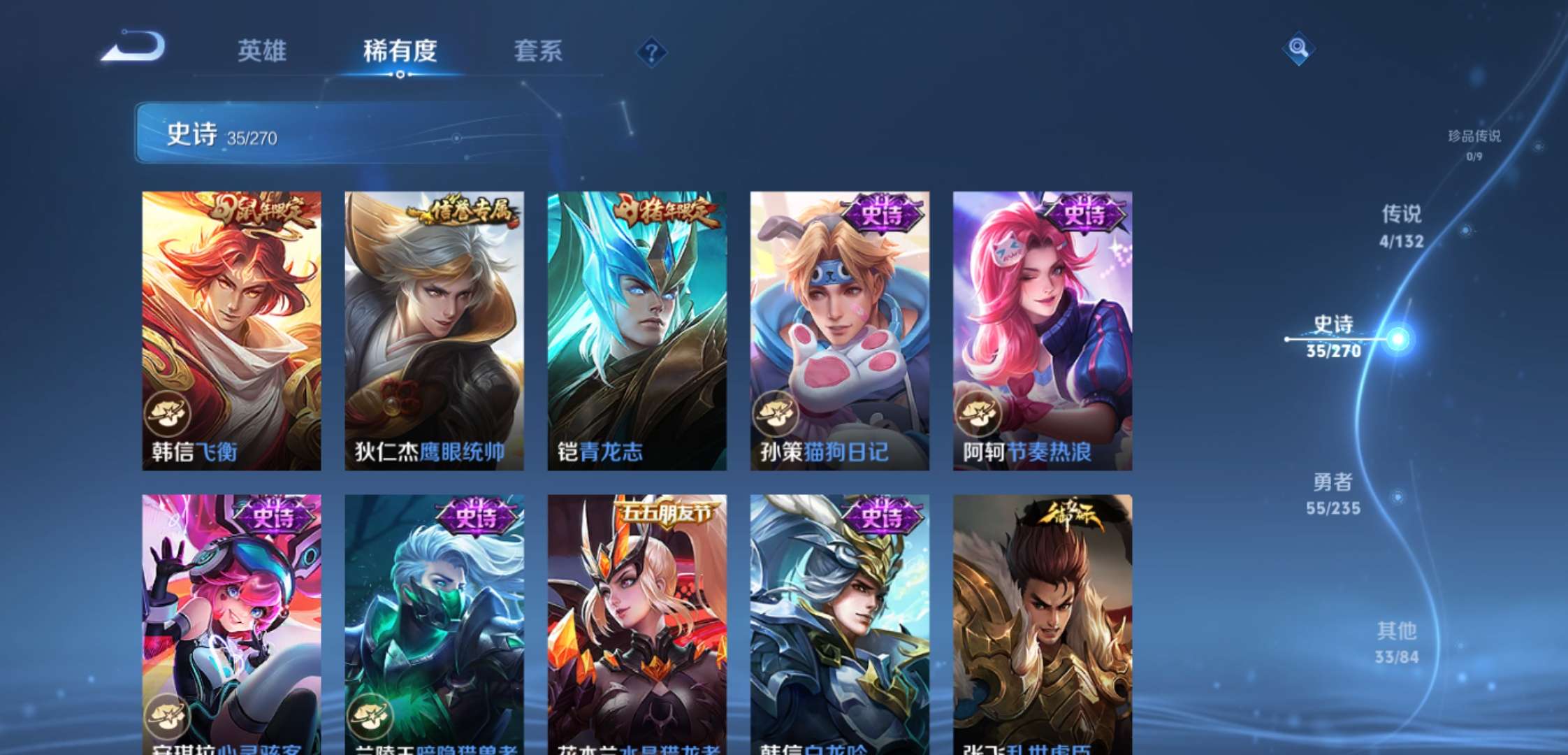
Task: Switch to the 套系 tab
Action: coord(539,51)
